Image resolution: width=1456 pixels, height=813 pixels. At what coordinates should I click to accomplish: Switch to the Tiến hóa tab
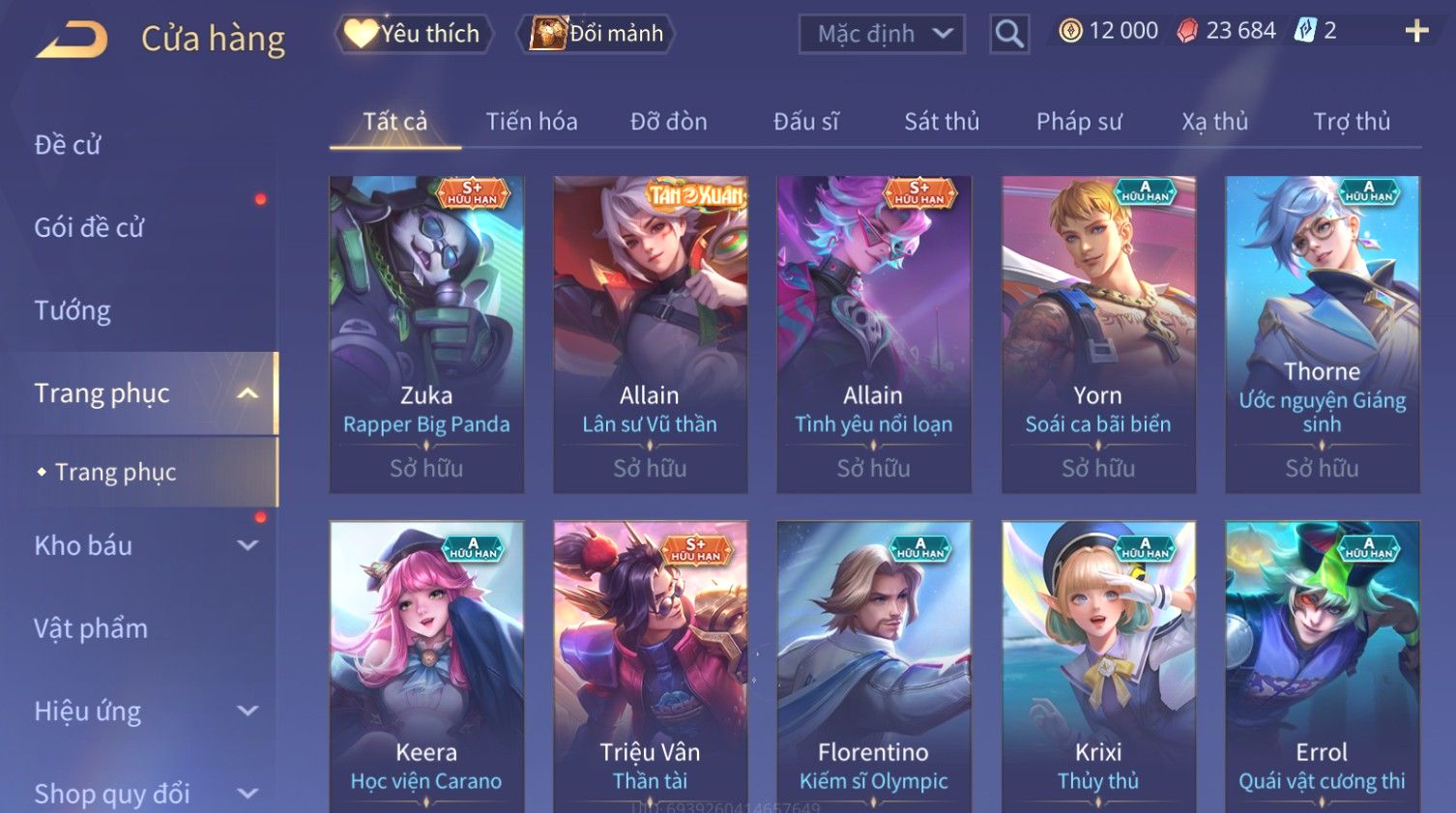531,122
